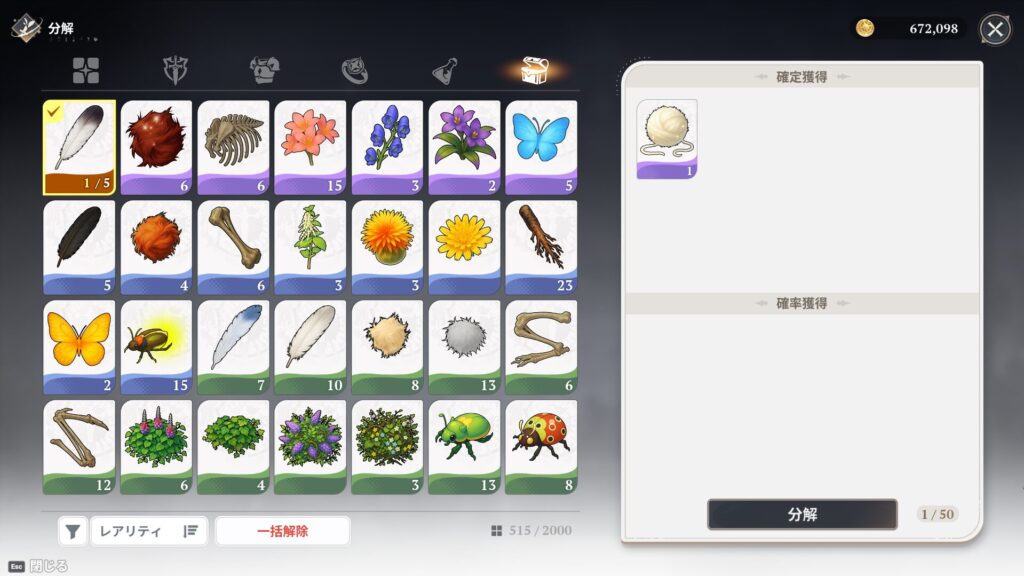Choose the red ladybug item

point(541,447)
